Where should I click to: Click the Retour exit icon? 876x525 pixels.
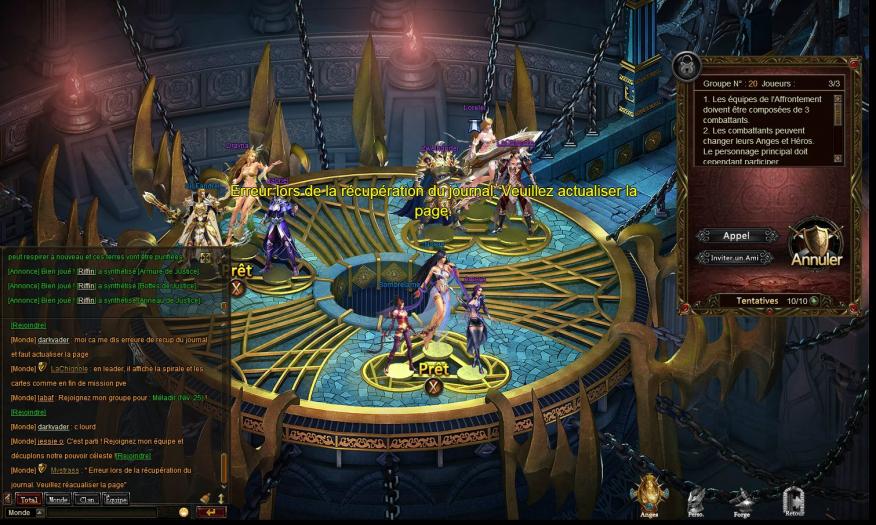793,498
